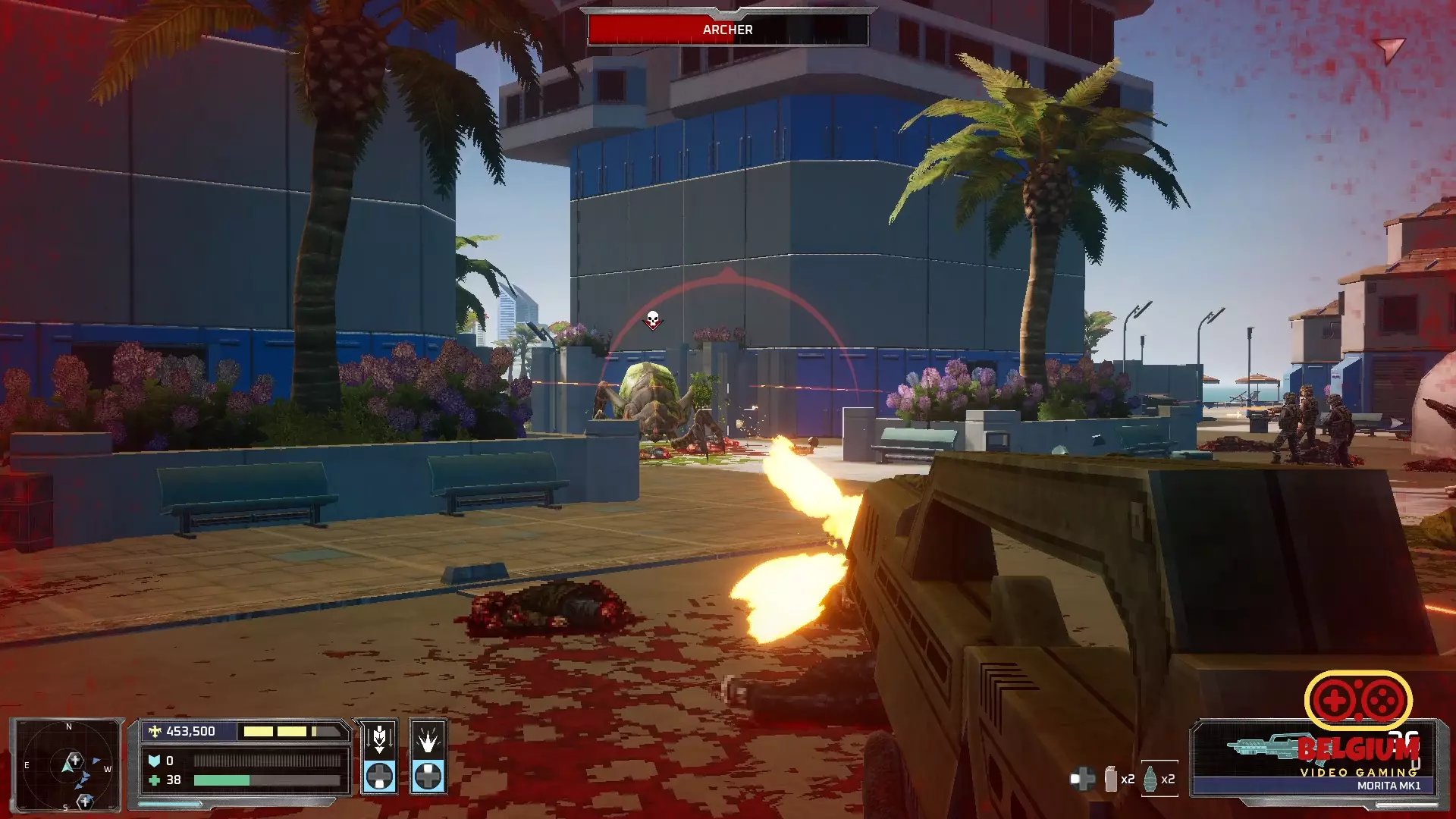Select the Morita MK1 weapon panel
1456x819 pixels.
[x=1313, y=758]
